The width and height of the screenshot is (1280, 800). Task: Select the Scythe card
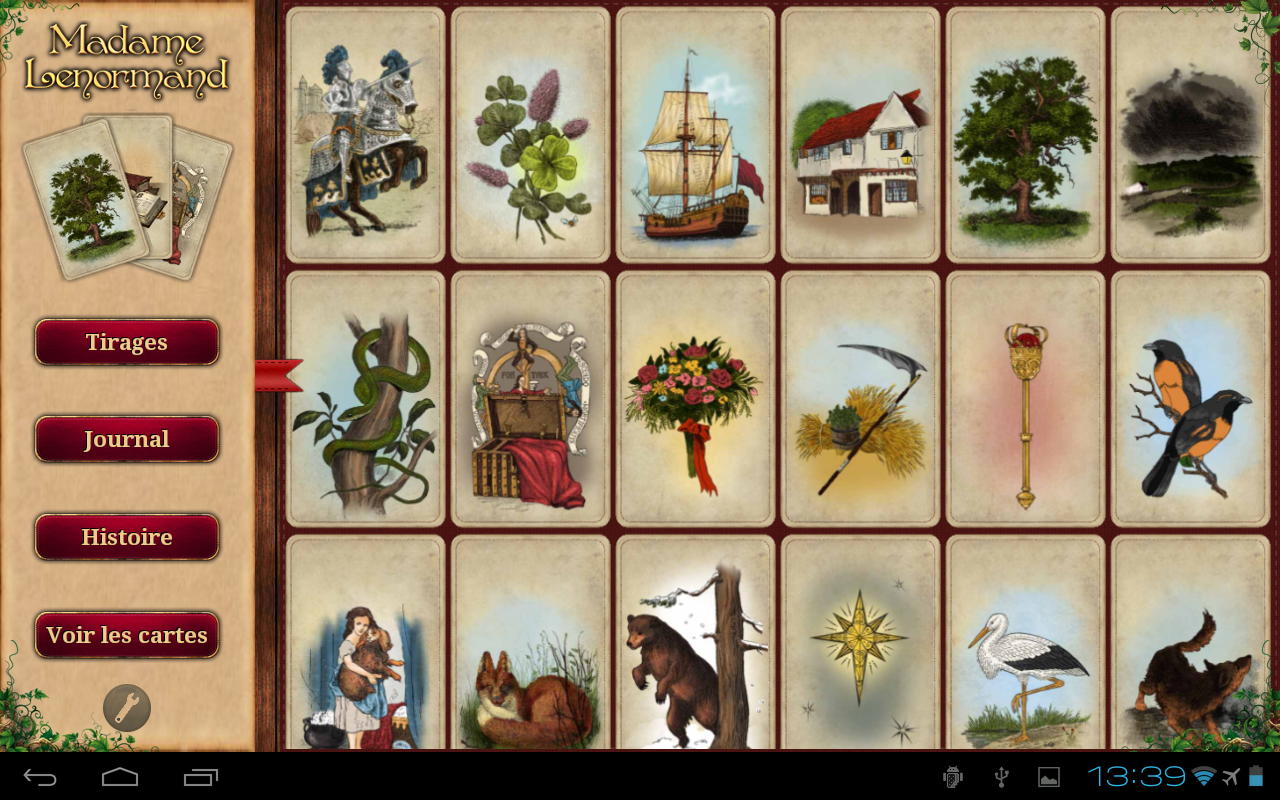click(x=860, y=397)
